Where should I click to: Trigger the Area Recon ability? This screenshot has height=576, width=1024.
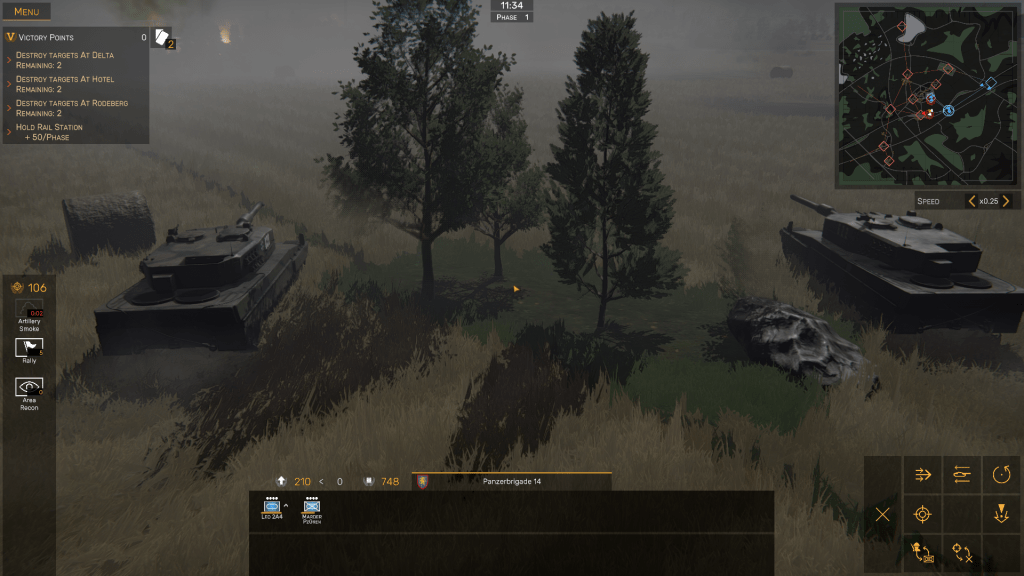click(29, 388)
